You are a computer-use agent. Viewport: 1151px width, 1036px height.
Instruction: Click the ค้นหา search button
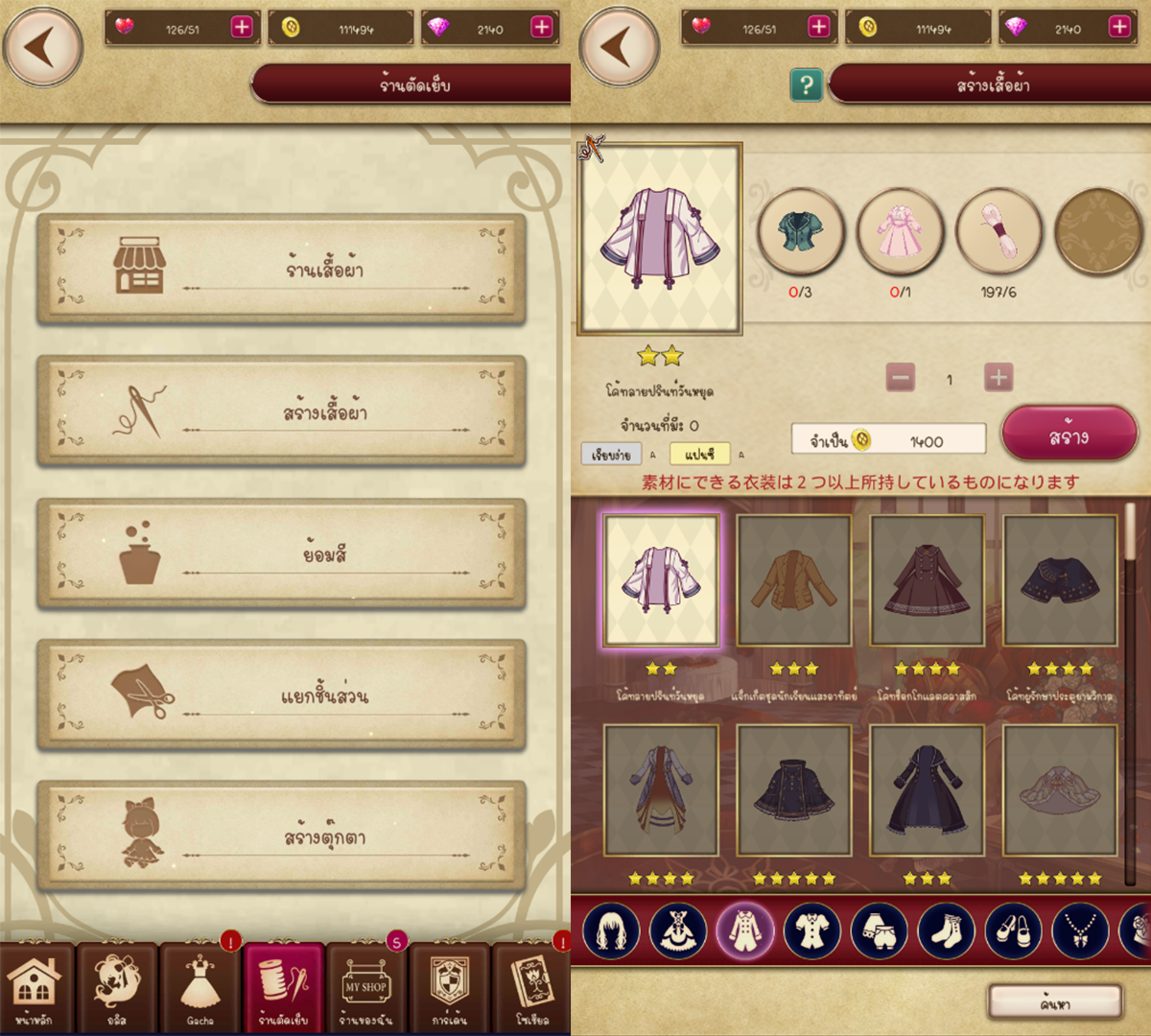(1055, 1003)
